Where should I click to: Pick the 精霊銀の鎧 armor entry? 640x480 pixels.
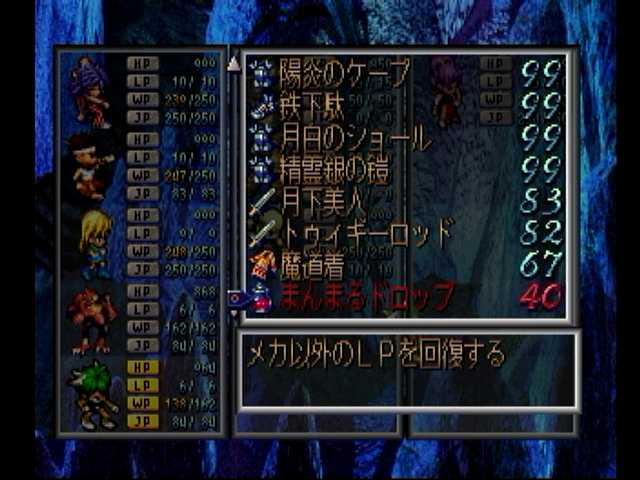tap(334, 169)
